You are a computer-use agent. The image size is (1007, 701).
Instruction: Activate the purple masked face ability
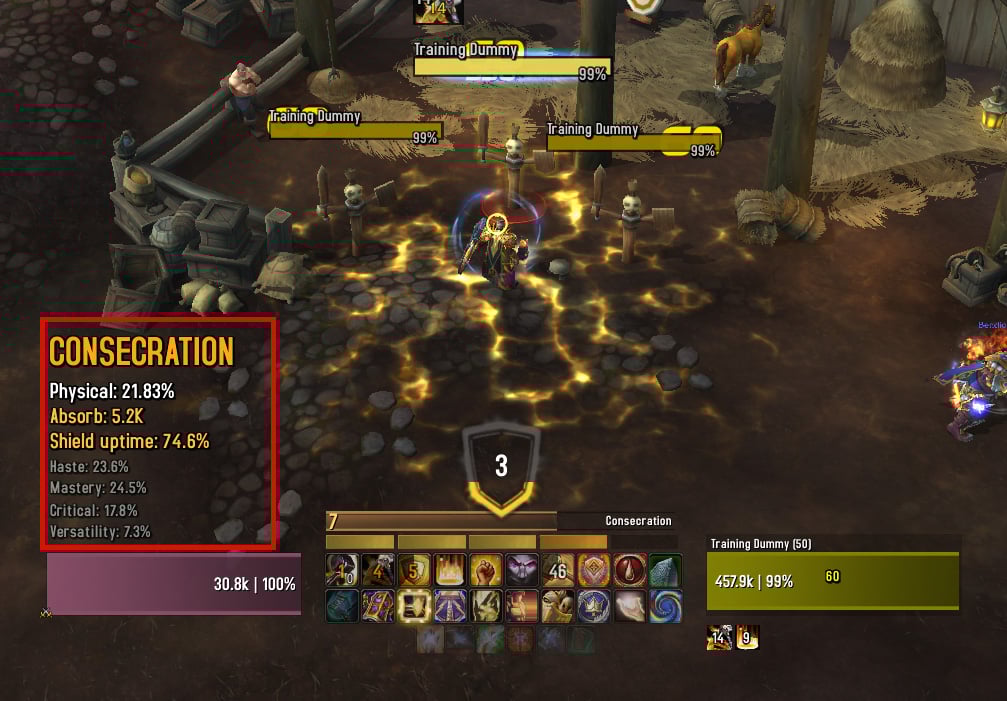(521, 570)
